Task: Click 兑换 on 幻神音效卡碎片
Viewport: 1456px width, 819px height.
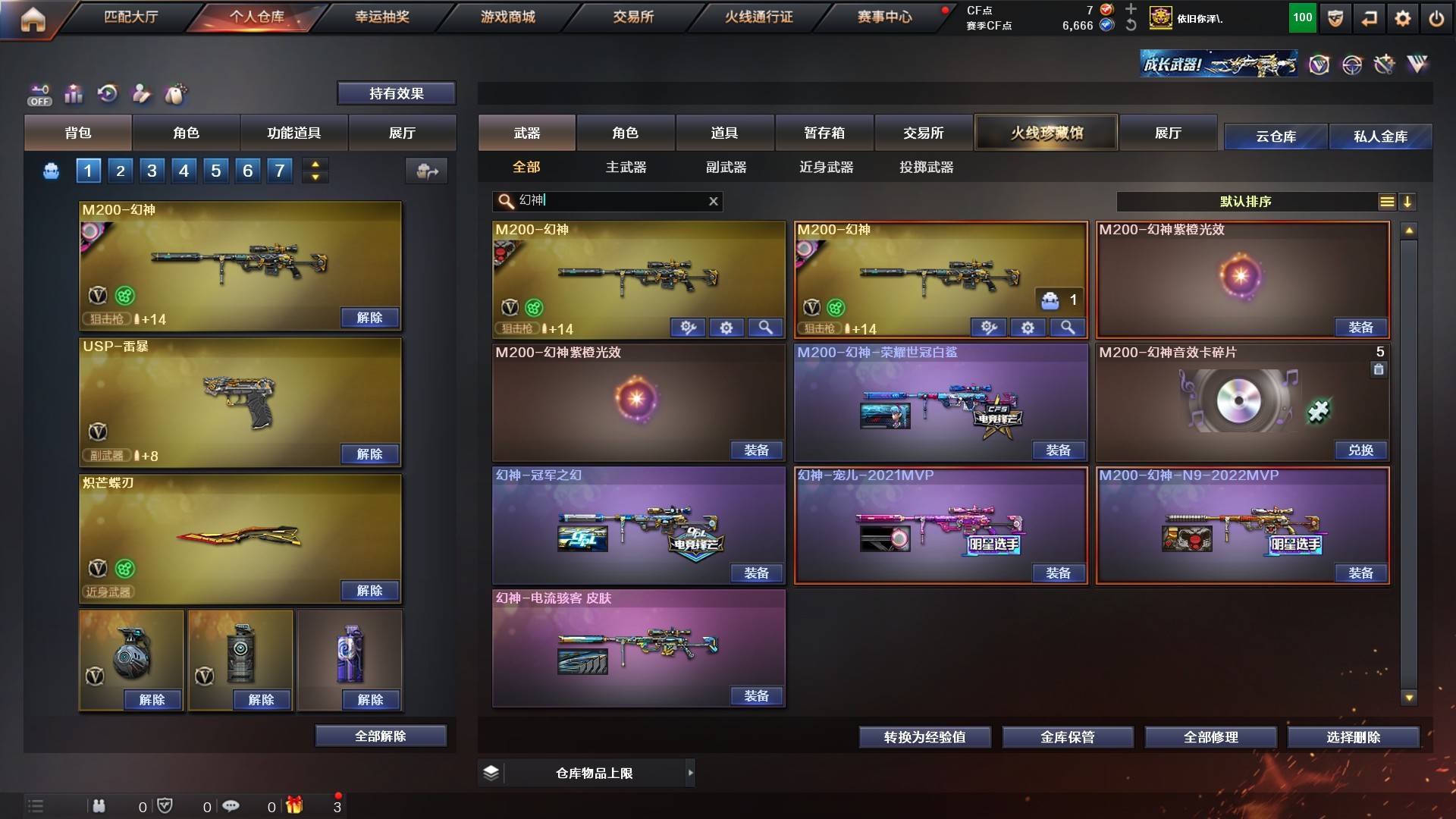Action: click(1361, 450)
